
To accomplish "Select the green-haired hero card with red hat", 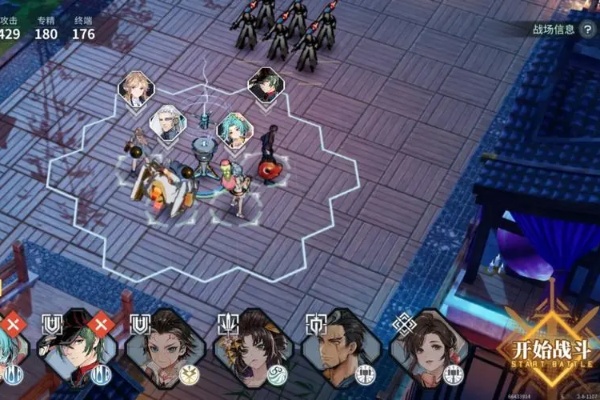I will 73,350.
